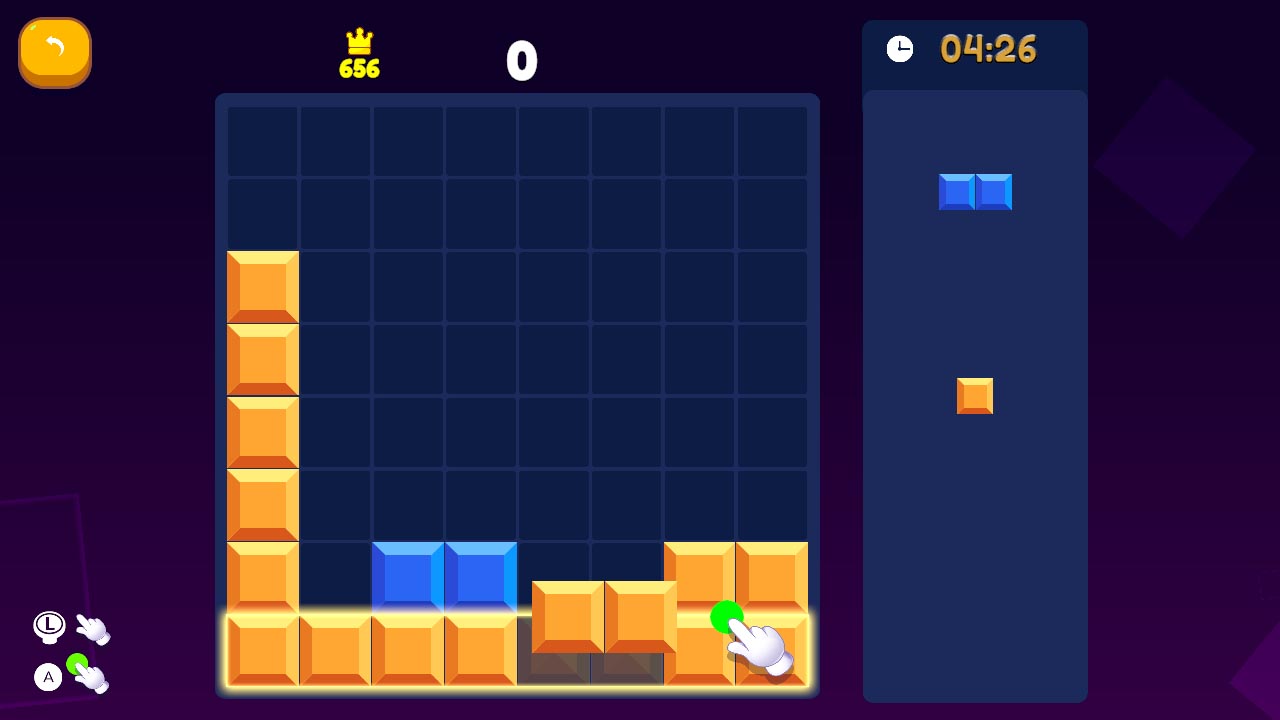Click the L shoulder button hint icon

click(48, 625)
